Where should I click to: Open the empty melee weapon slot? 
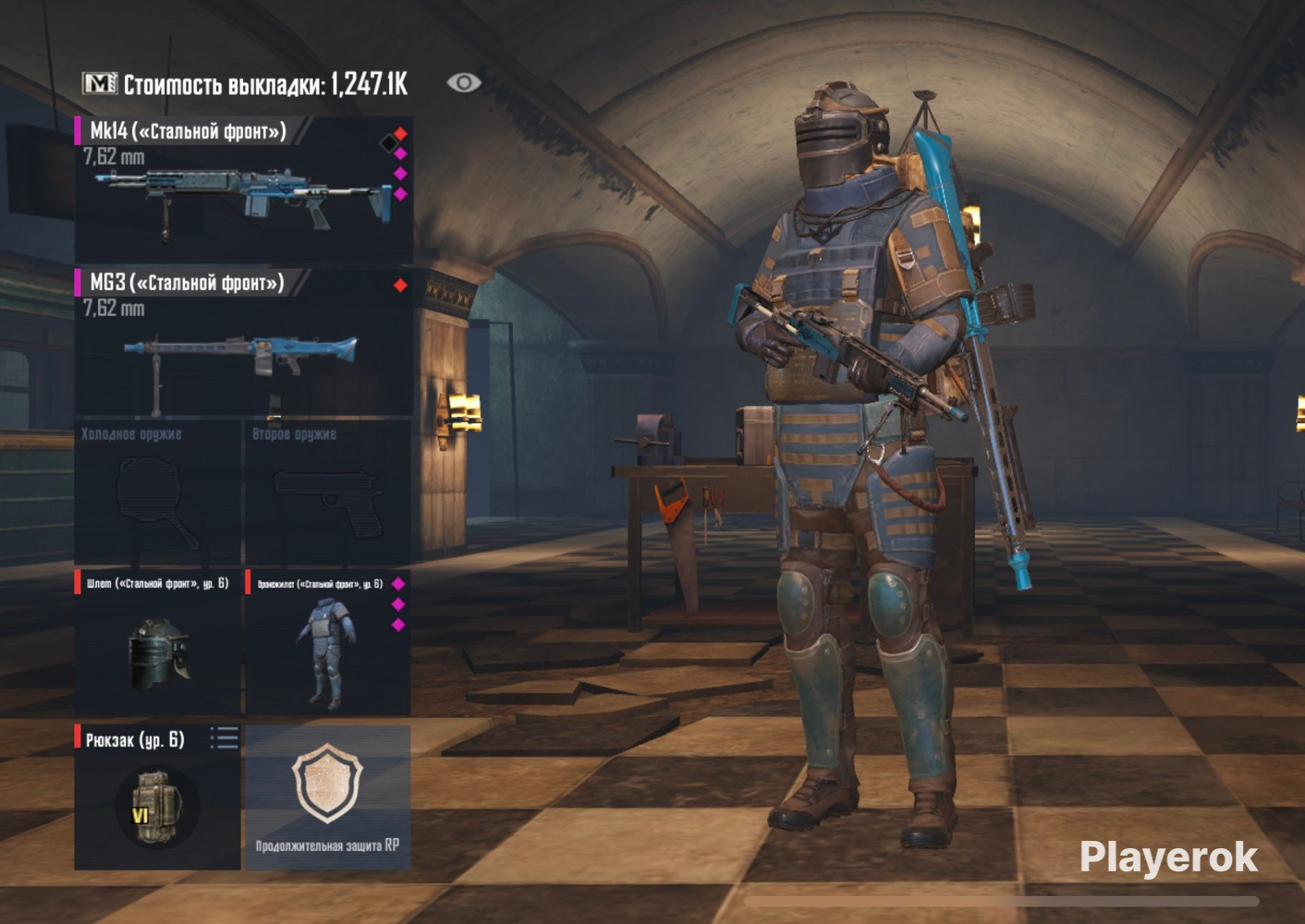click(x=157, y=494)
